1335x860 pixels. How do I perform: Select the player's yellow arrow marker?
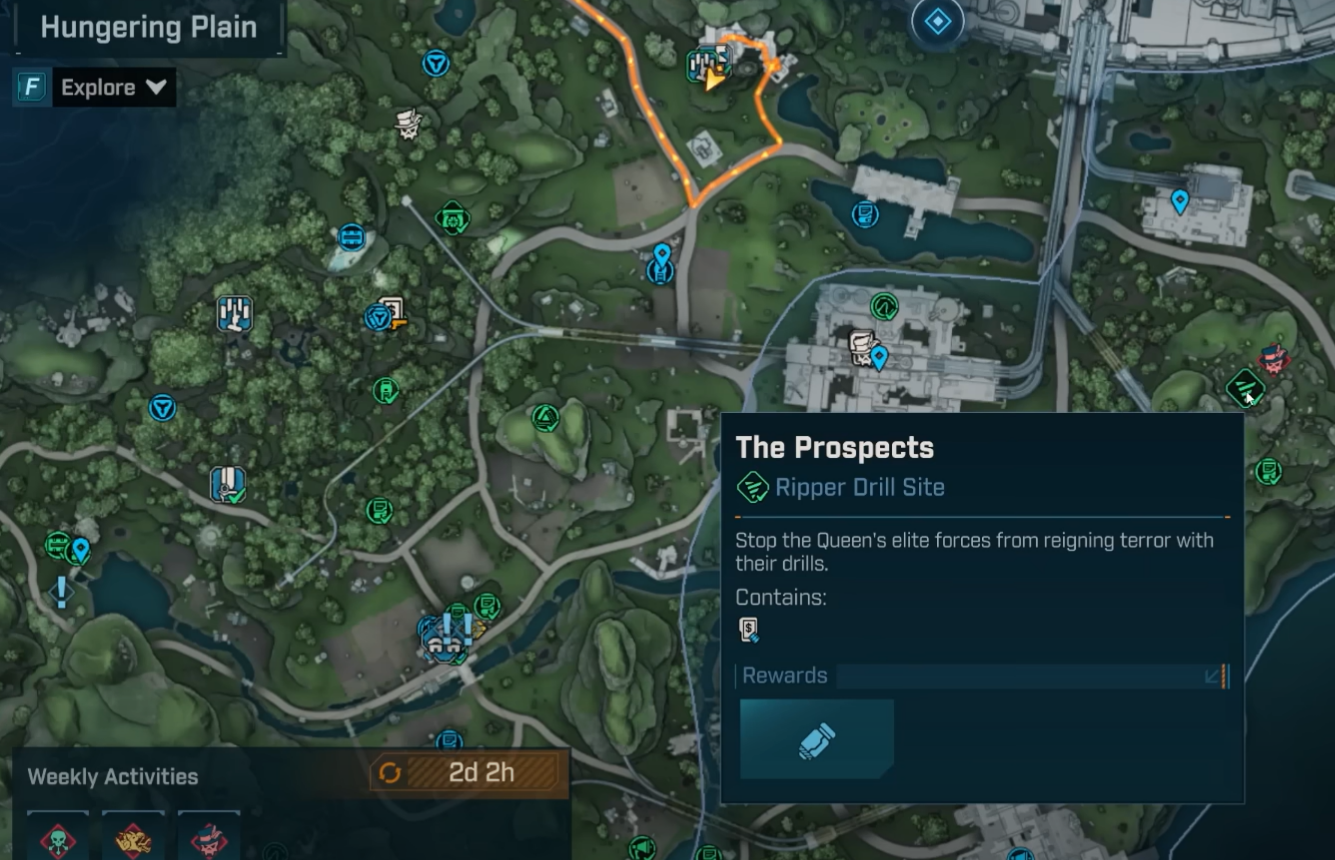tap(714, 79)
